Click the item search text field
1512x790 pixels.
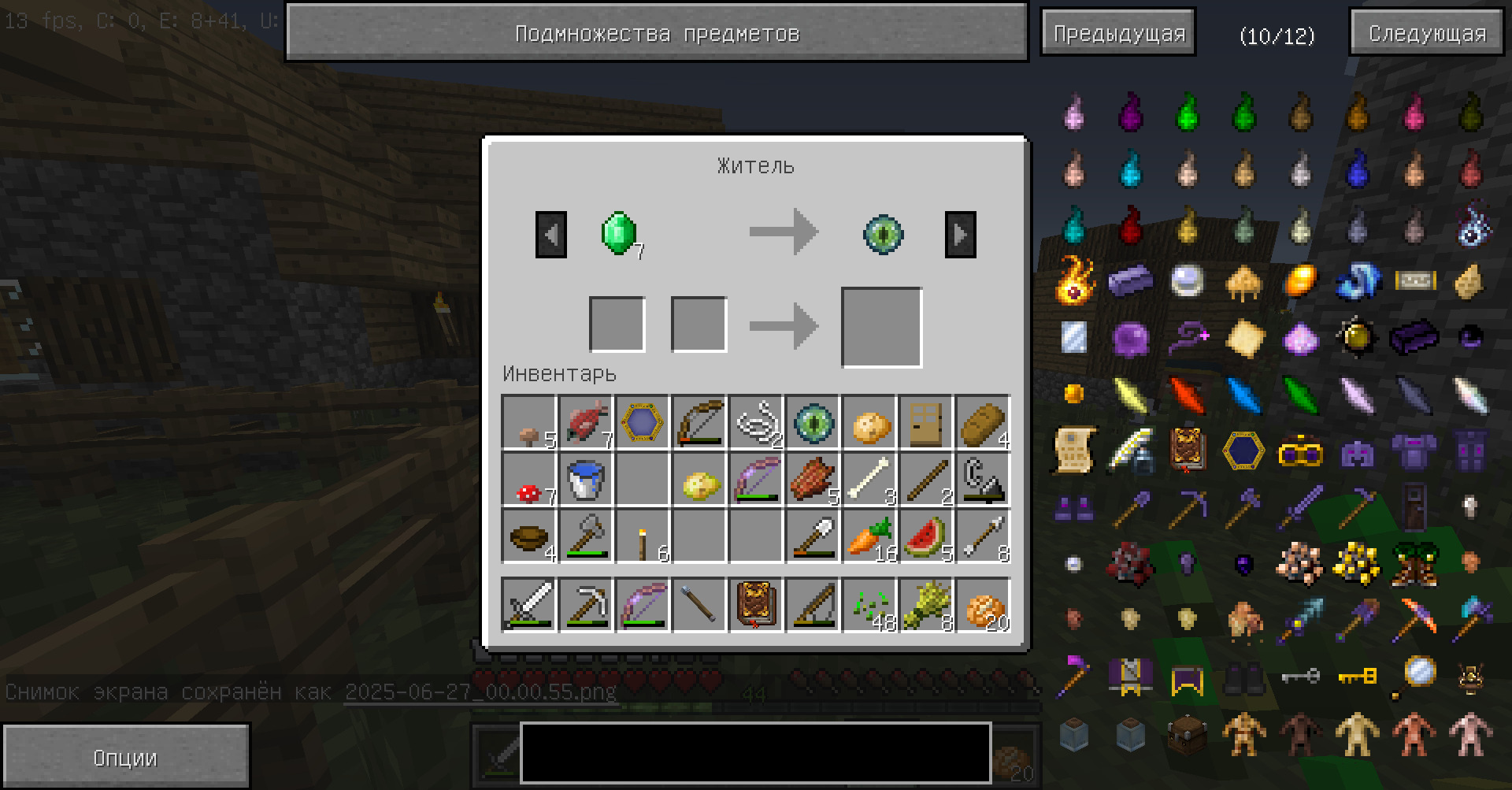click(x=755, y=752)
